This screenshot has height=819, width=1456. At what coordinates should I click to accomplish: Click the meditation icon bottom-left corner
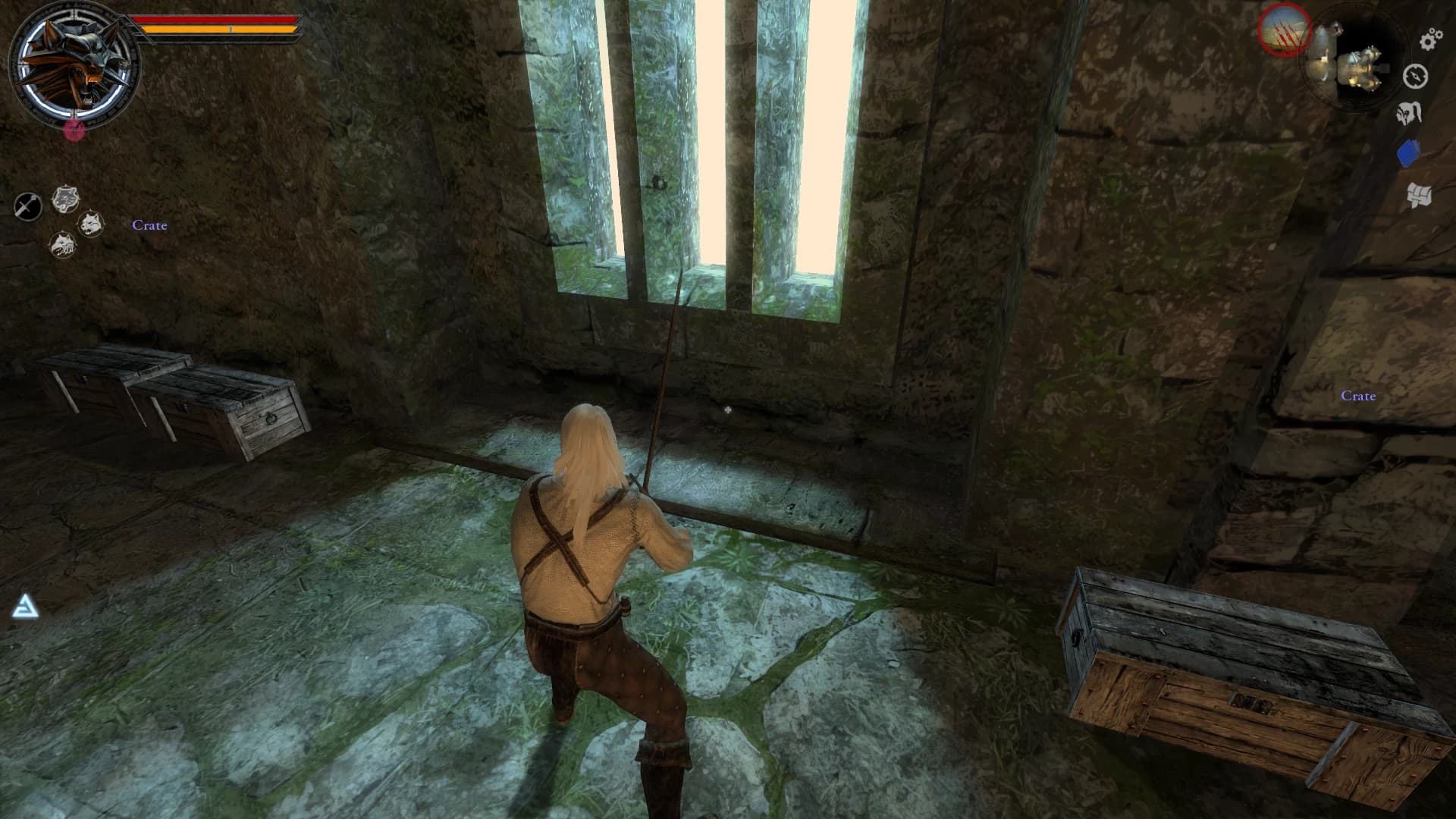click(x=25, y=607)
